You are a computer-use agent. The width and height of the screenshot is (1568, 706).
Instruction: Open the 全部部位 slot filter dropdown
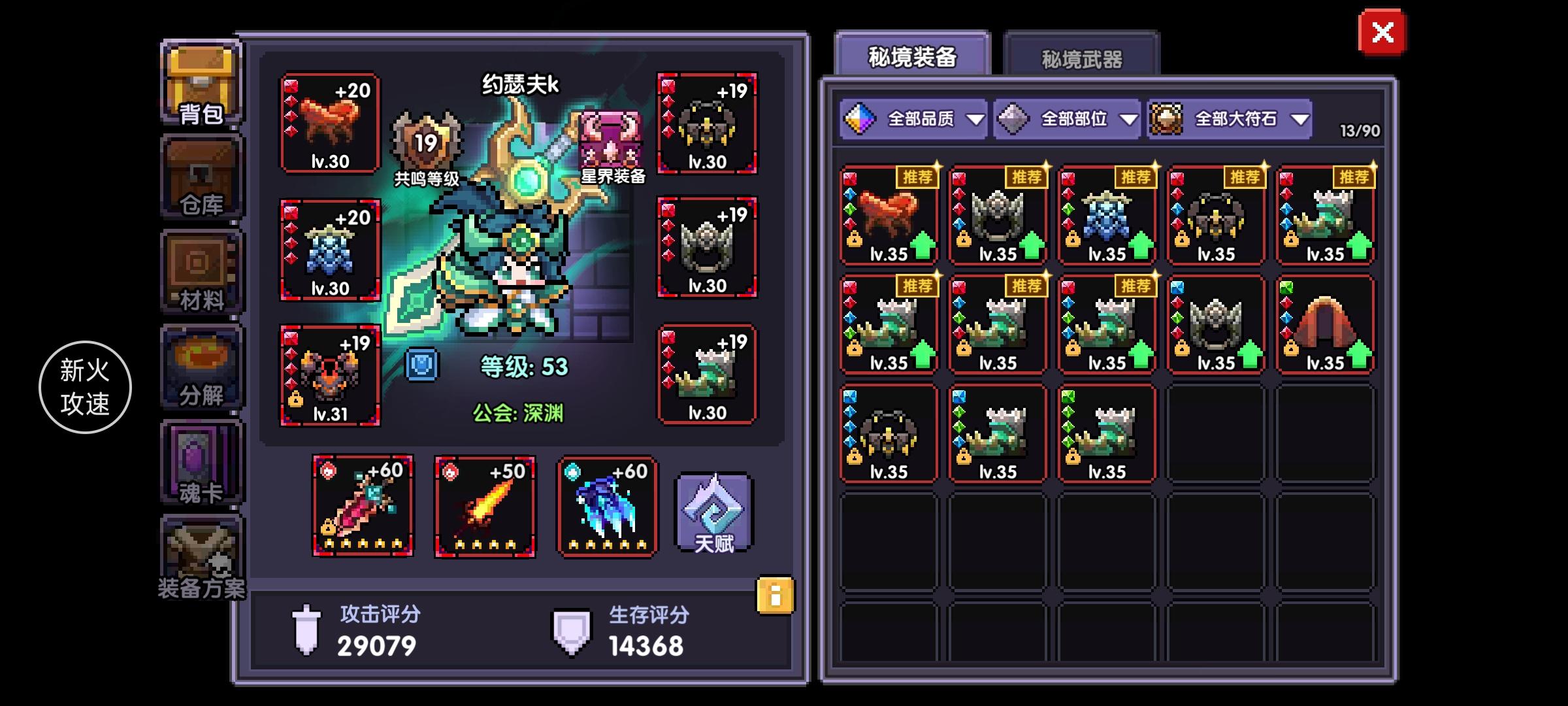point(1067,119)
